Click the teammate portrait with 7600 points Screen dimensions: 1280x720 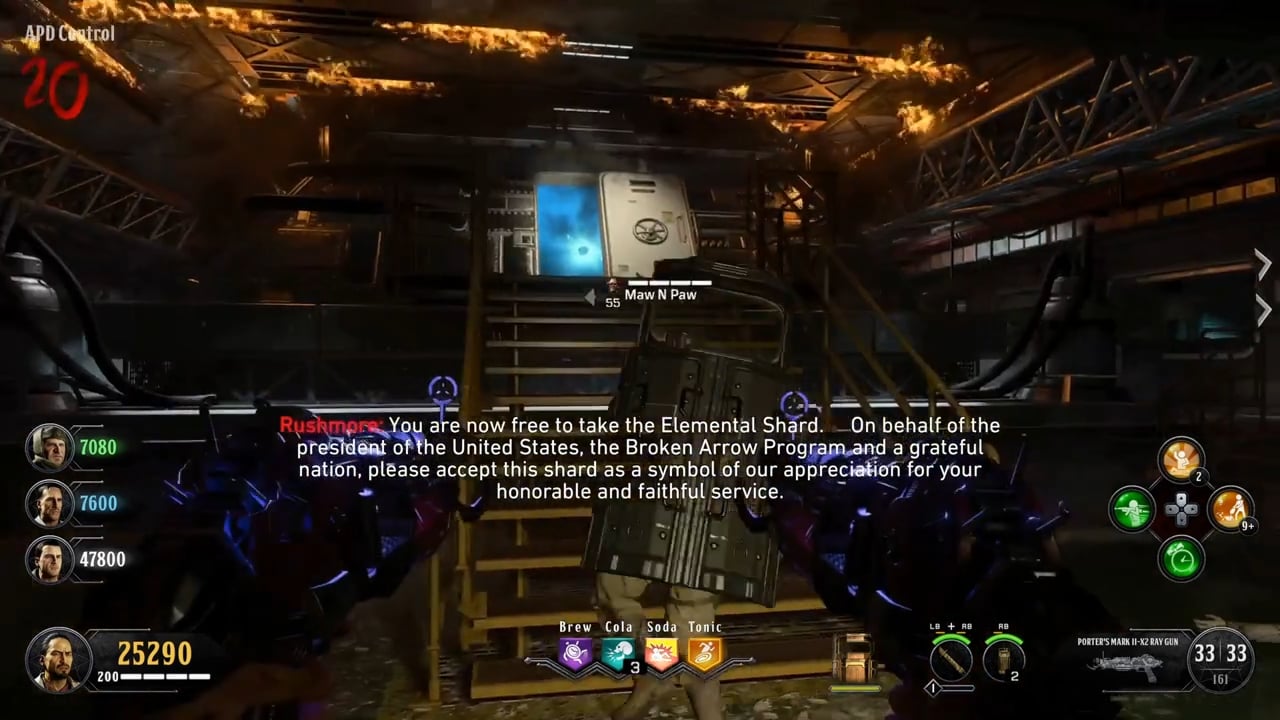click(x=49, y=503)
